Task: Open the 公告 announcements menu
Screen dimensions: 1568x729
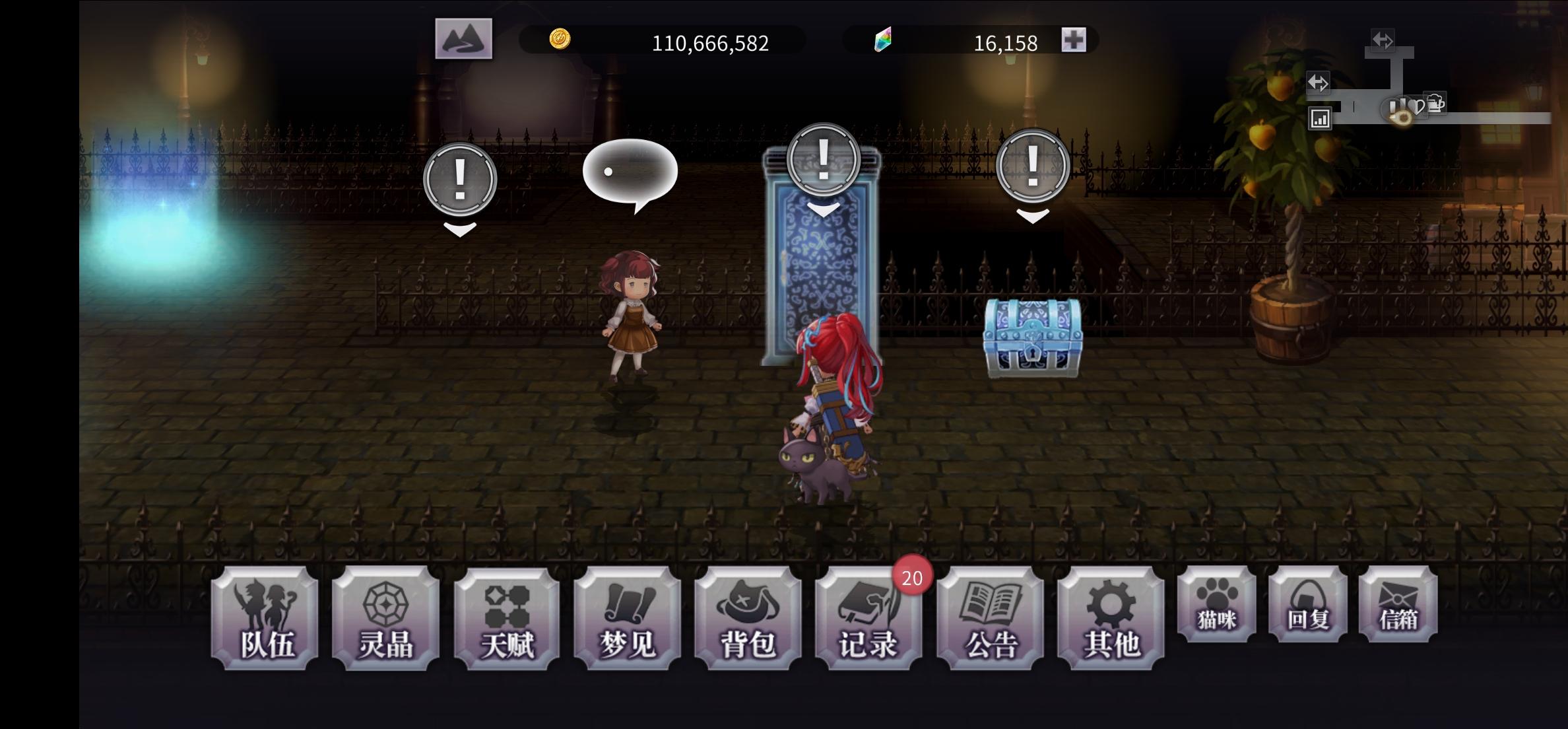Action: (x=991, y=619)
